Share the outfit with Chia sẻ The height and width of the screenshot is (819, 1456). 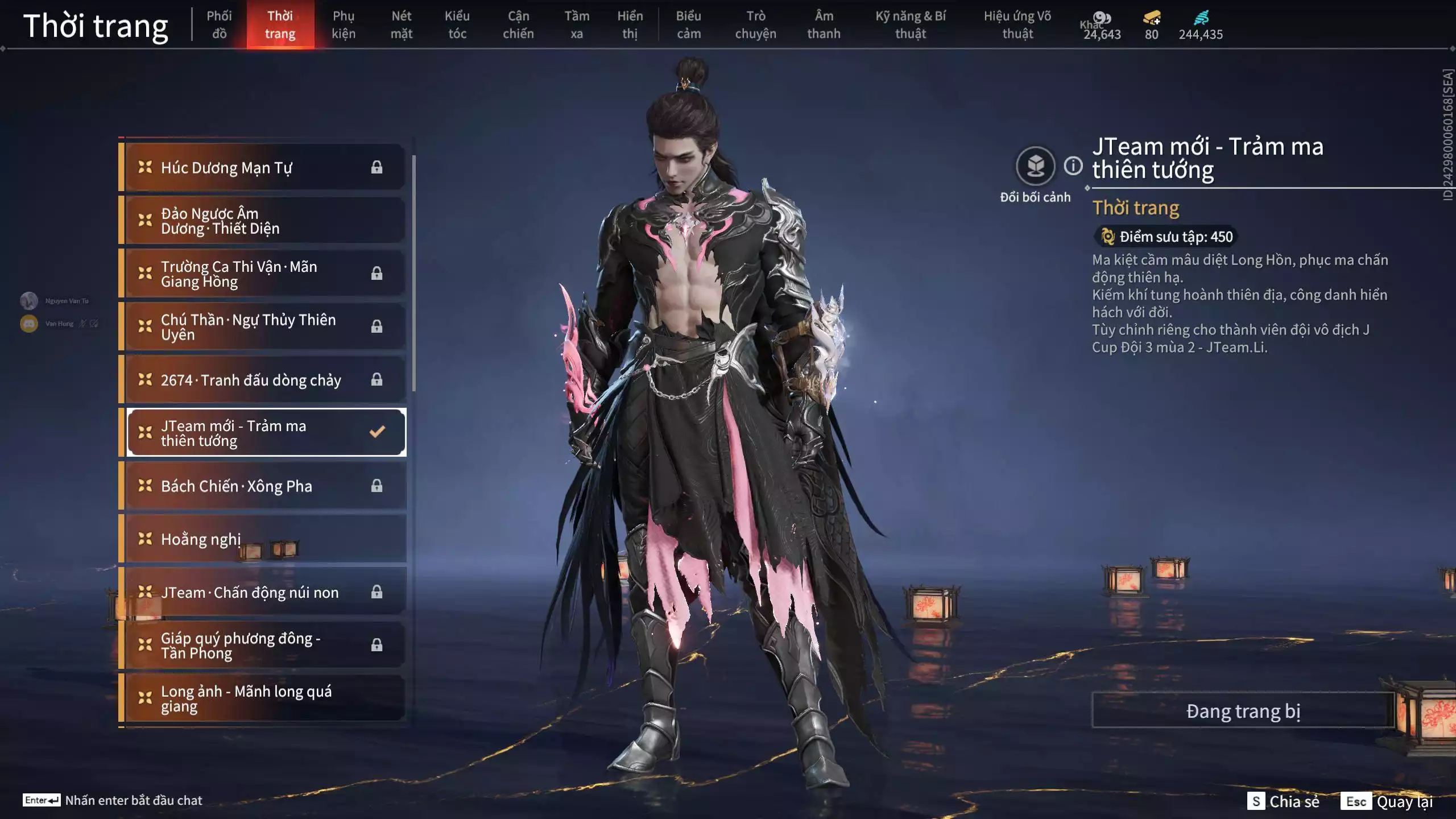tap(1283, 801)
